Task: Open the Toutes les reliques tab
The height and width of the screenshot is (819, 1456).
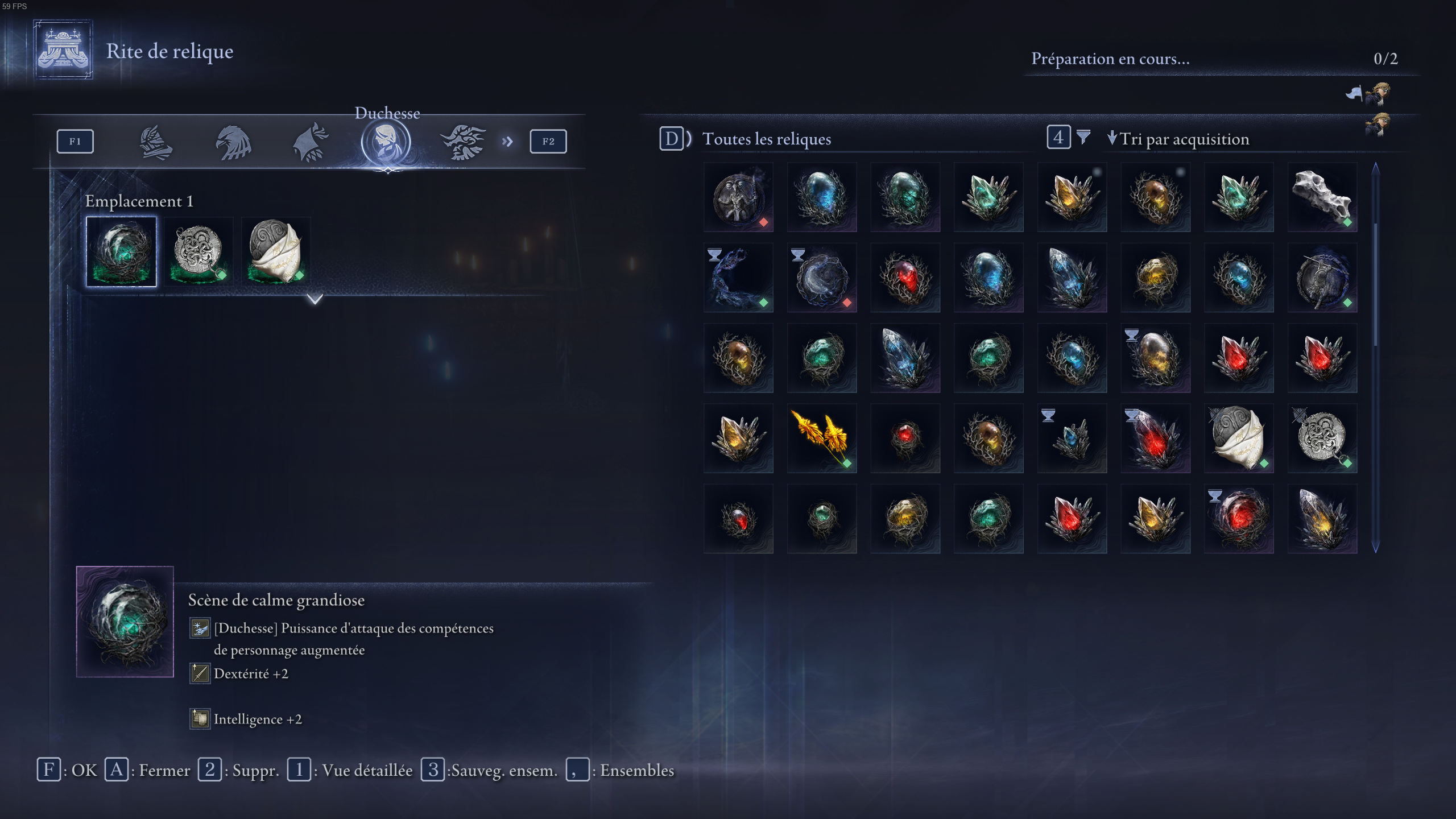Action: tap(767, 139)
